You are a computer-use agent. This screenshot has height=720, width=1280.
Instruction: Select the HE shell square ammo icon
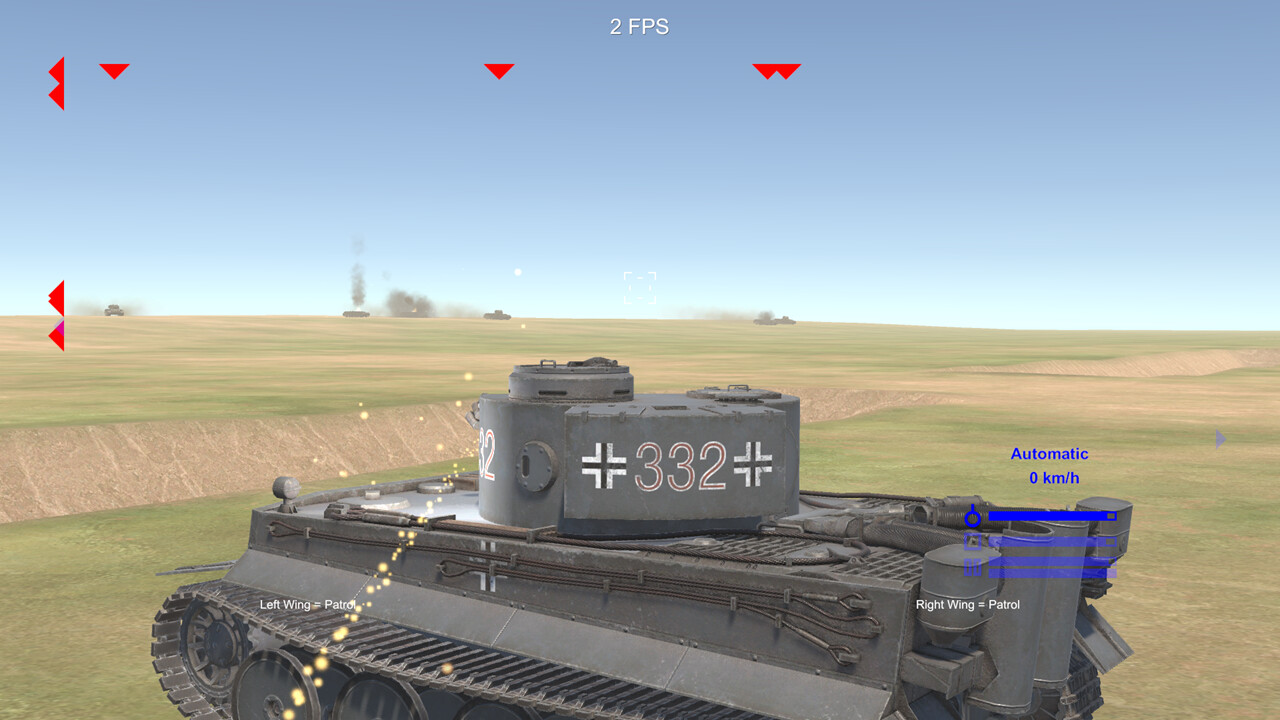pos(972,540)
